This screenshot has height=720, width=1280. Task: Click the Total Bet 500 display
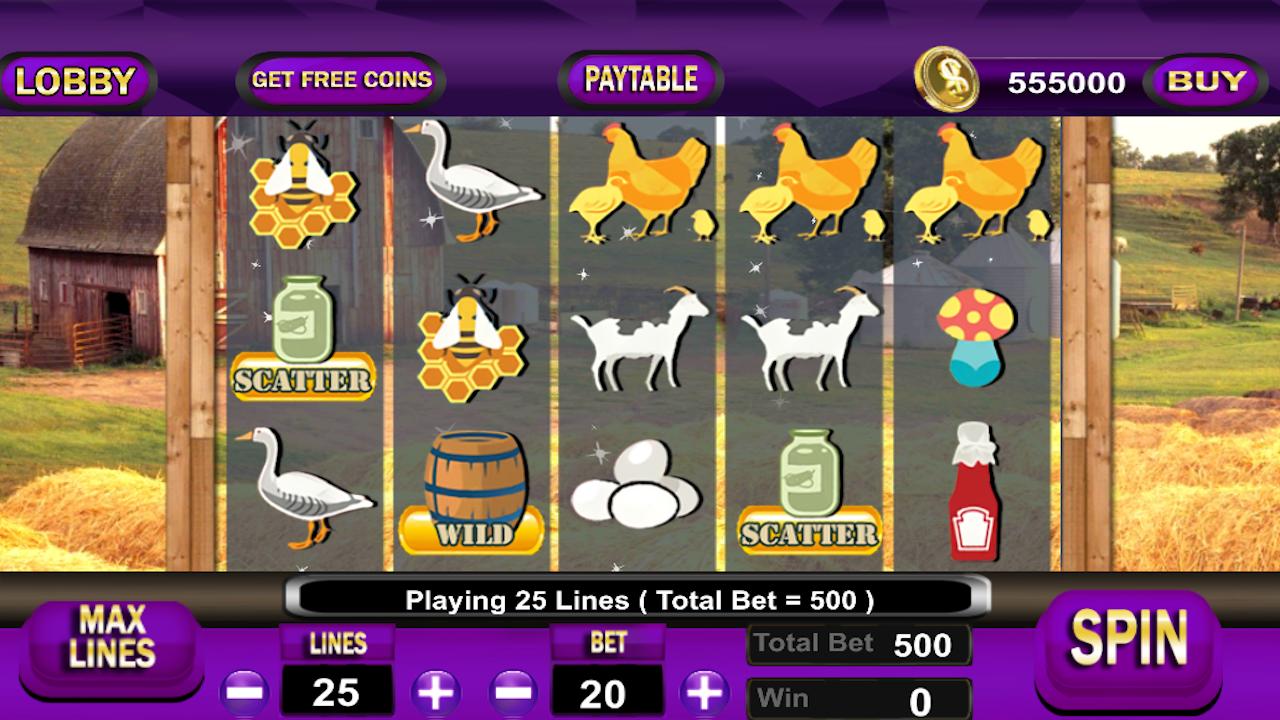(x=858, y=644)
